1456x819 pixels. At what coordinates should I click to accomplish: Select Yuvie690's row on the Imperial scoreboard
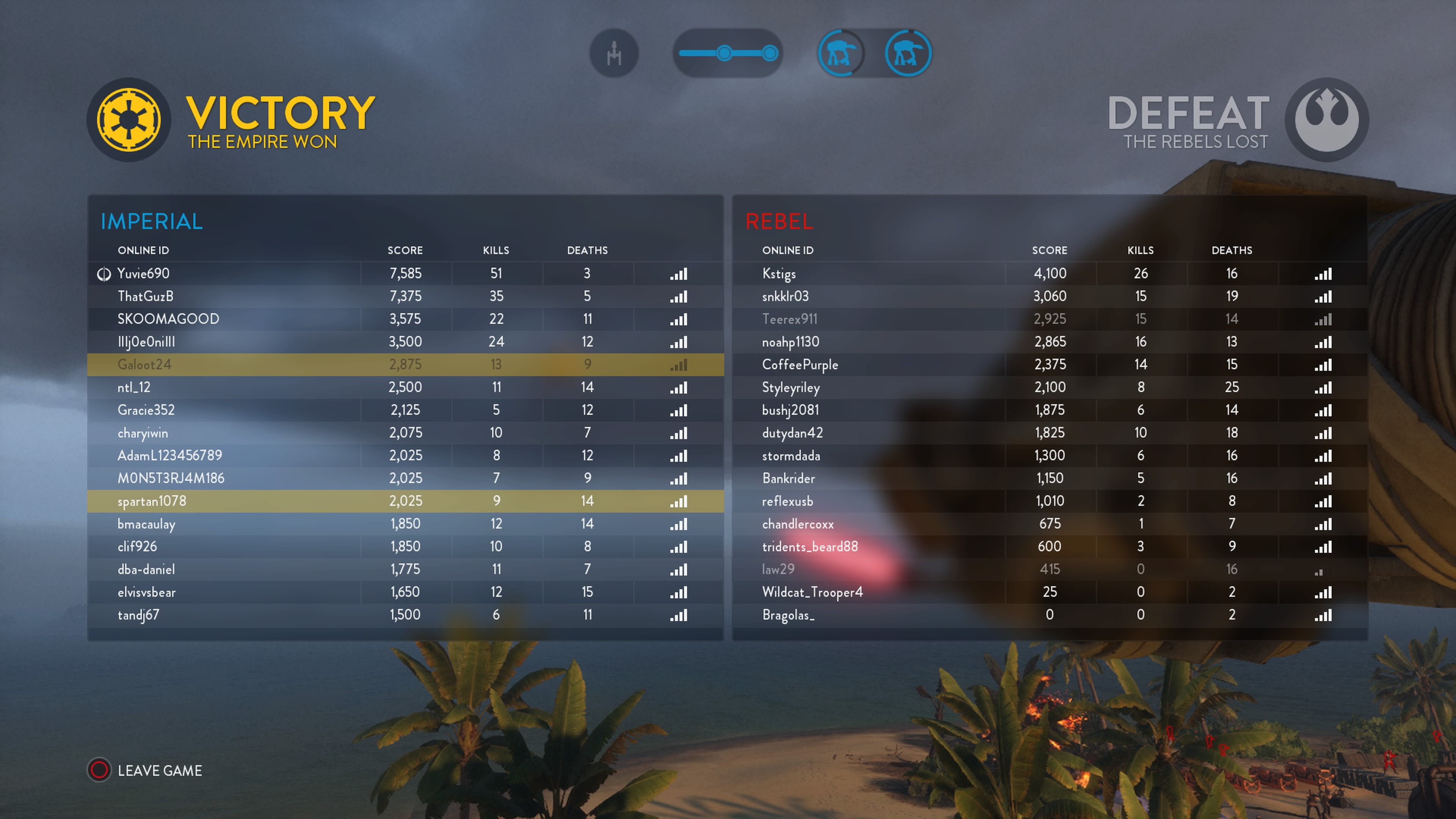pos(144,273)
